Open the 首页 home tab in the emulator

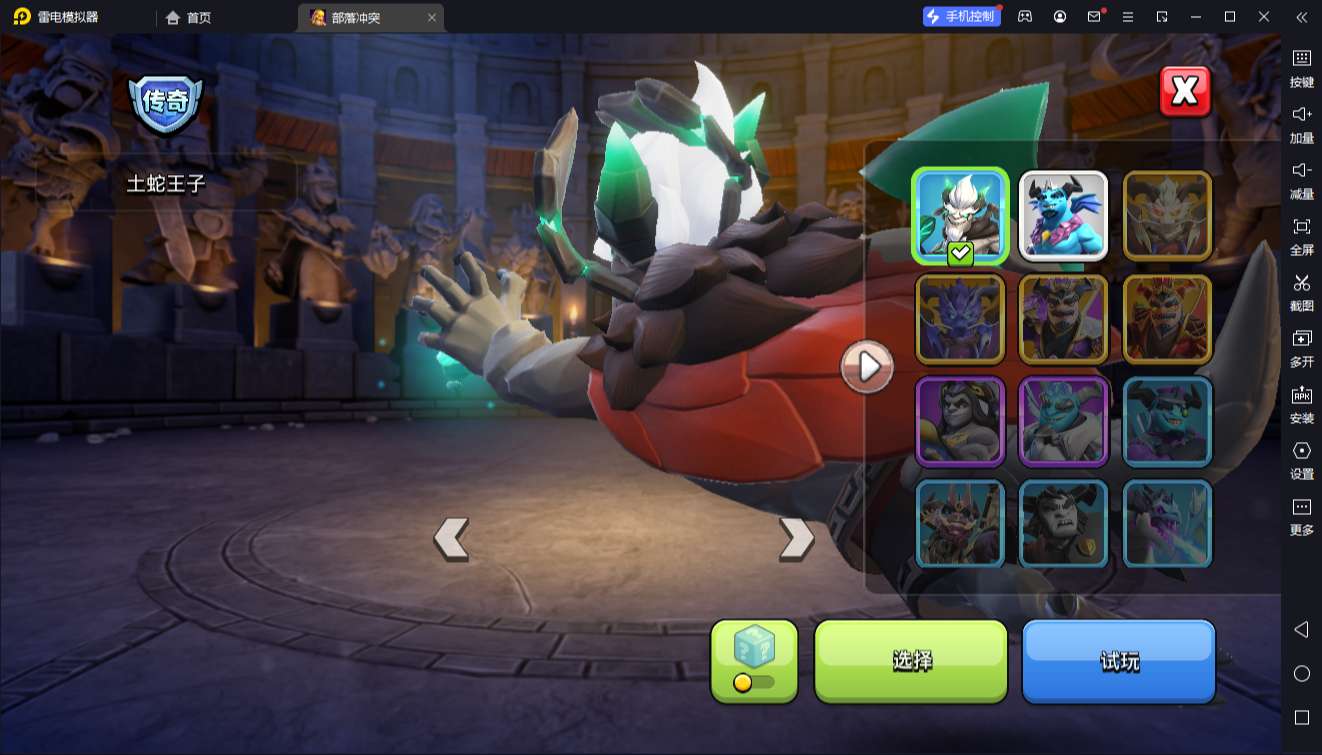[x=189, y=17]
